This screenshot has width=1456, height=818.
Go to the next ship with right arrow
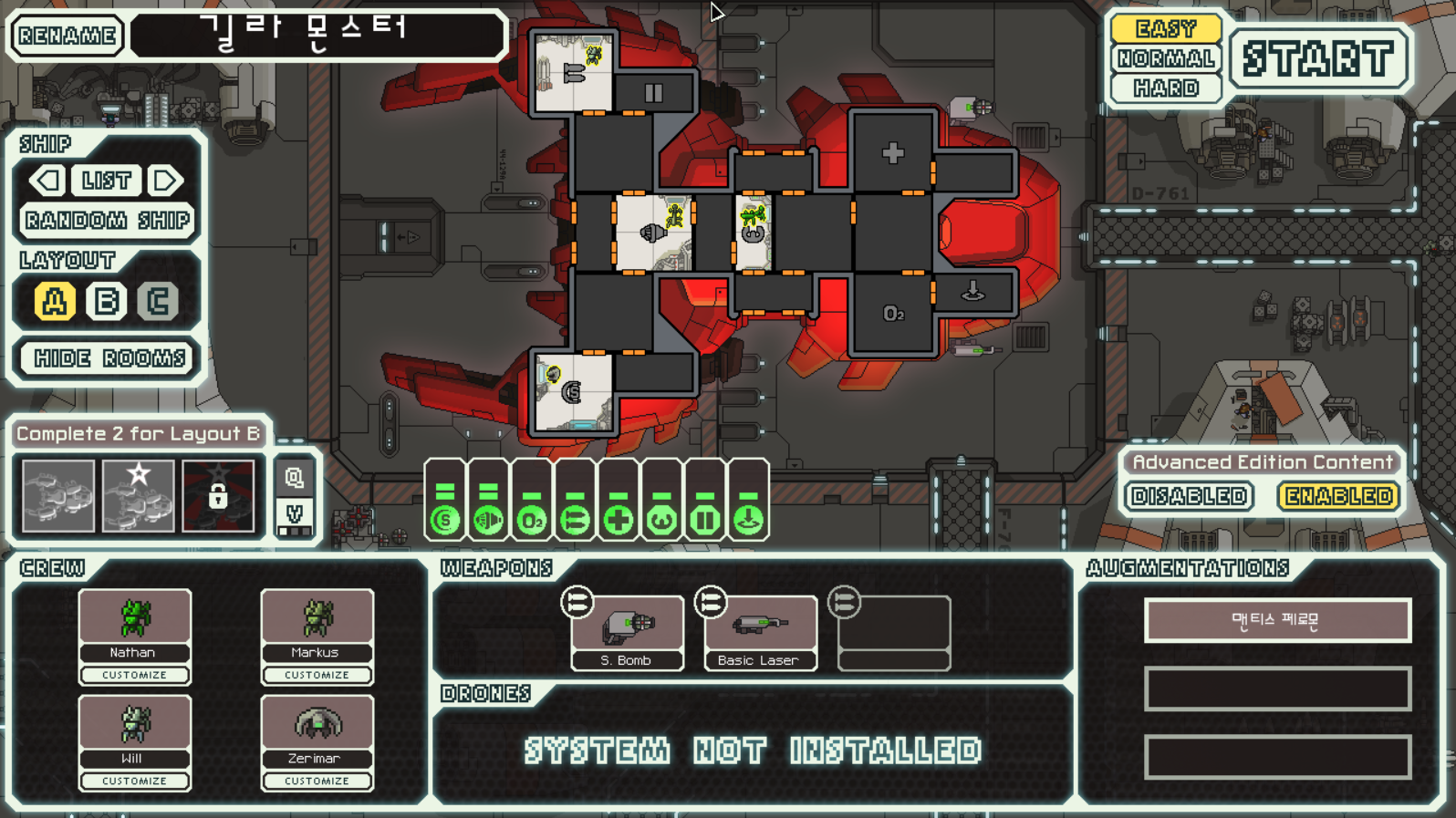coord(165,181)
